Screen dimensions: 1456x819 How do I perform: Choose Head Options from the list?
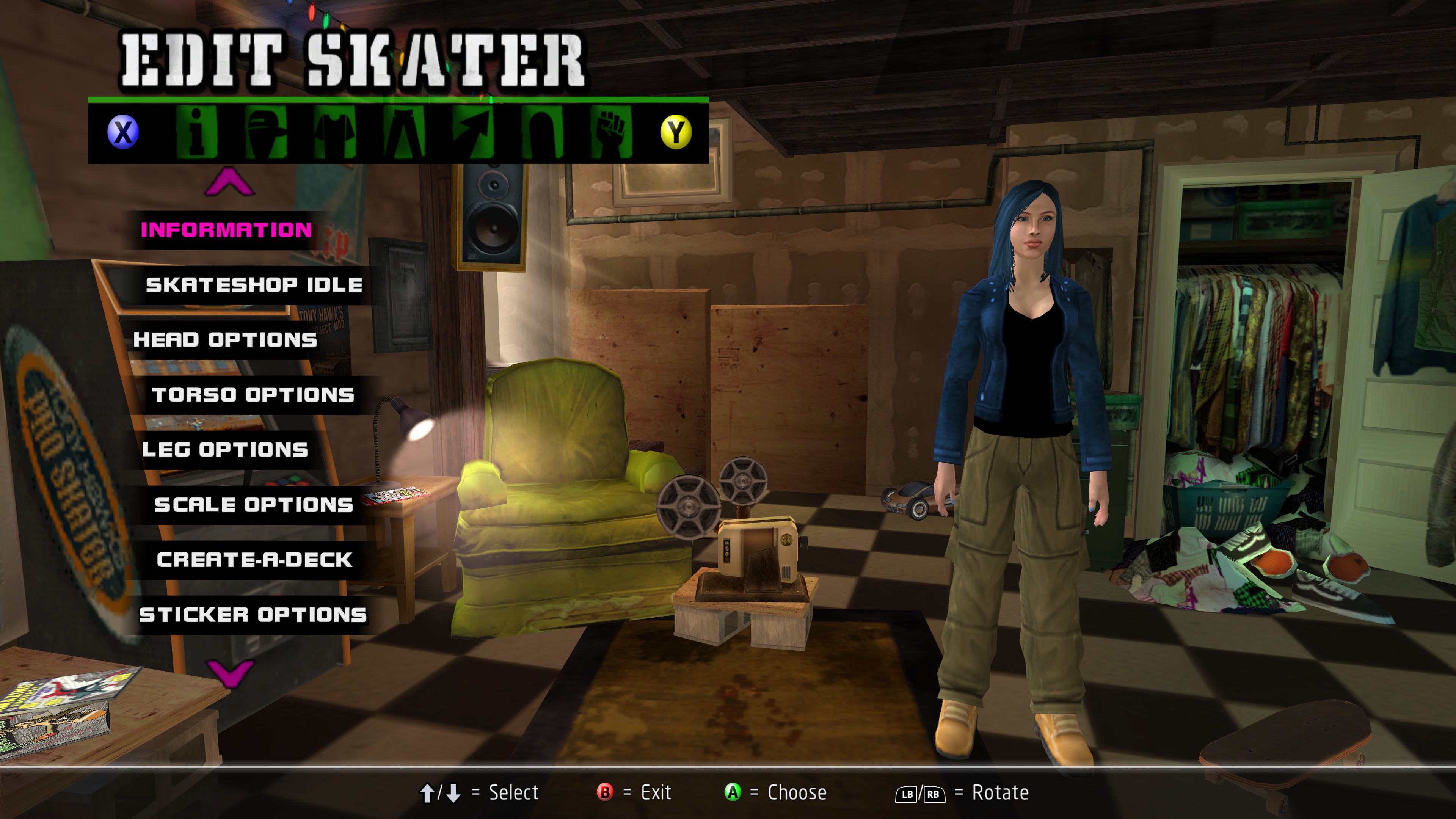[x=225, y=339]
